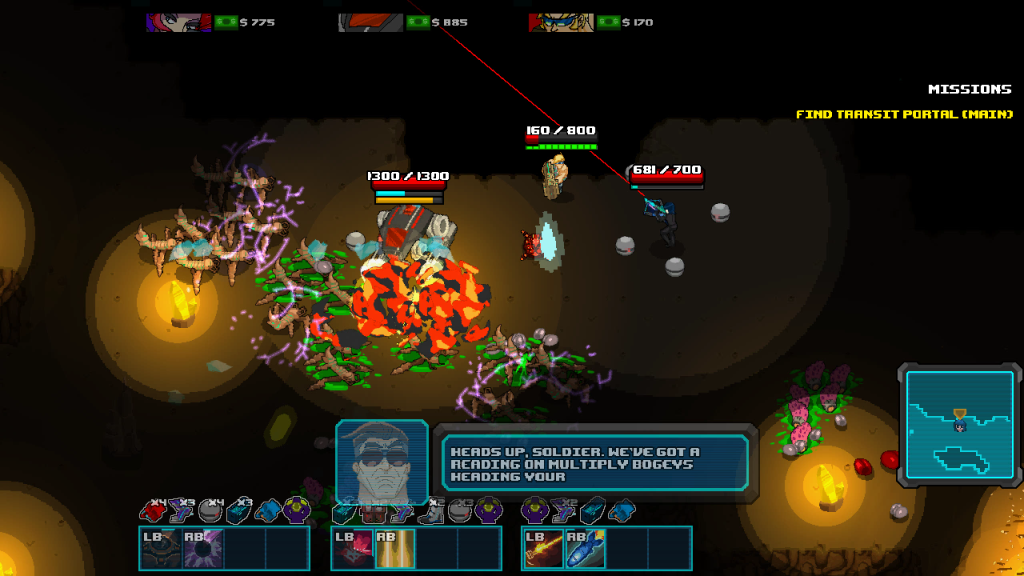Activate the blue rocket ability
Image resolution: width=1024 pixels, height=576 pixels.
point(586,549)
